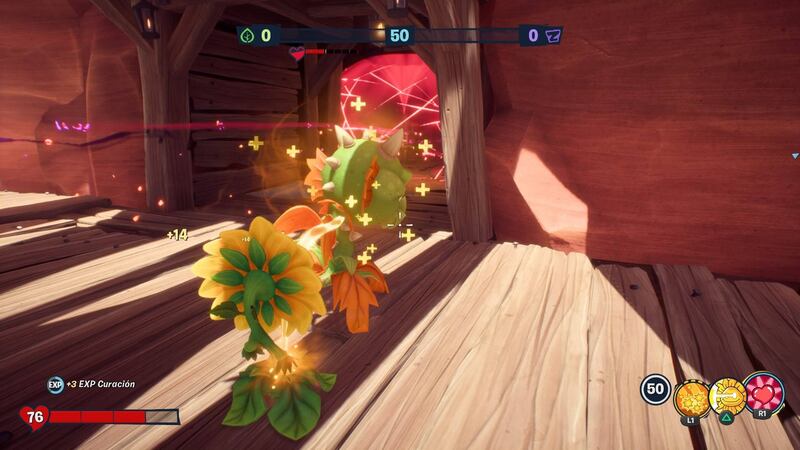This screenshot has width=800, height=450.
Task: Activate the orange sun-burst ability
Action: coord(691,397)
